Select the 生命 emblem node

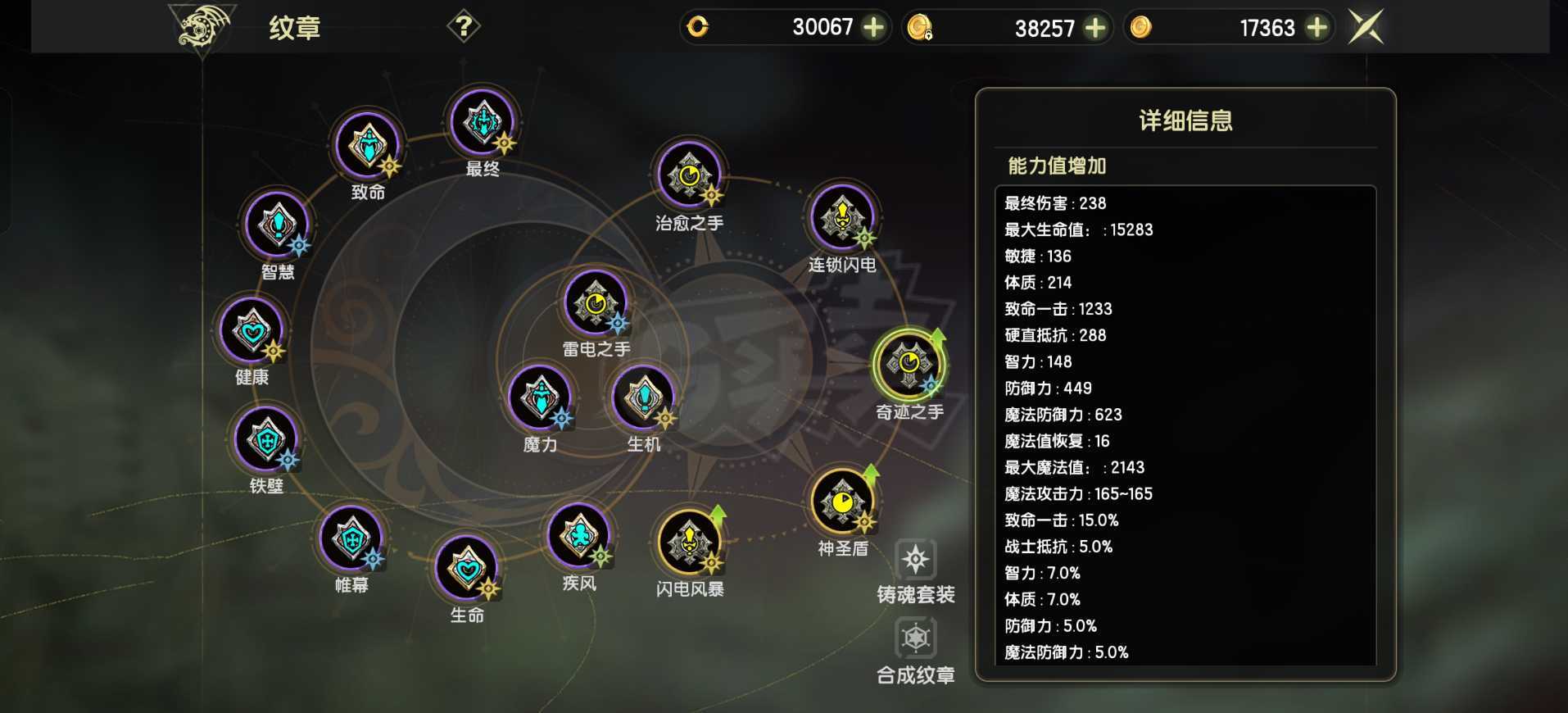click(x=468, y=570)
